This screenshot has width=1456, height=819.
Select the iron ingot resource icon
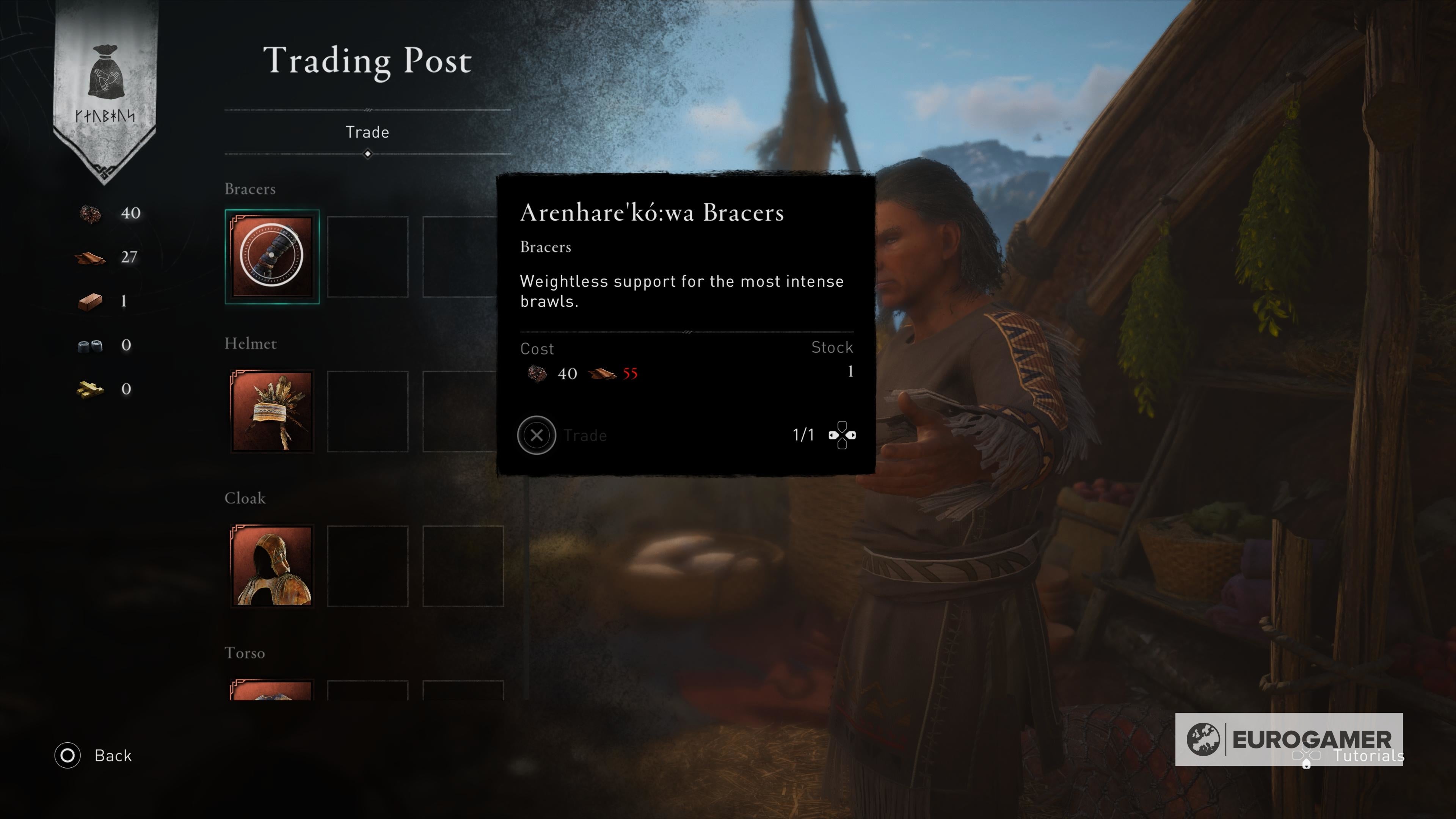pos(91,301)
